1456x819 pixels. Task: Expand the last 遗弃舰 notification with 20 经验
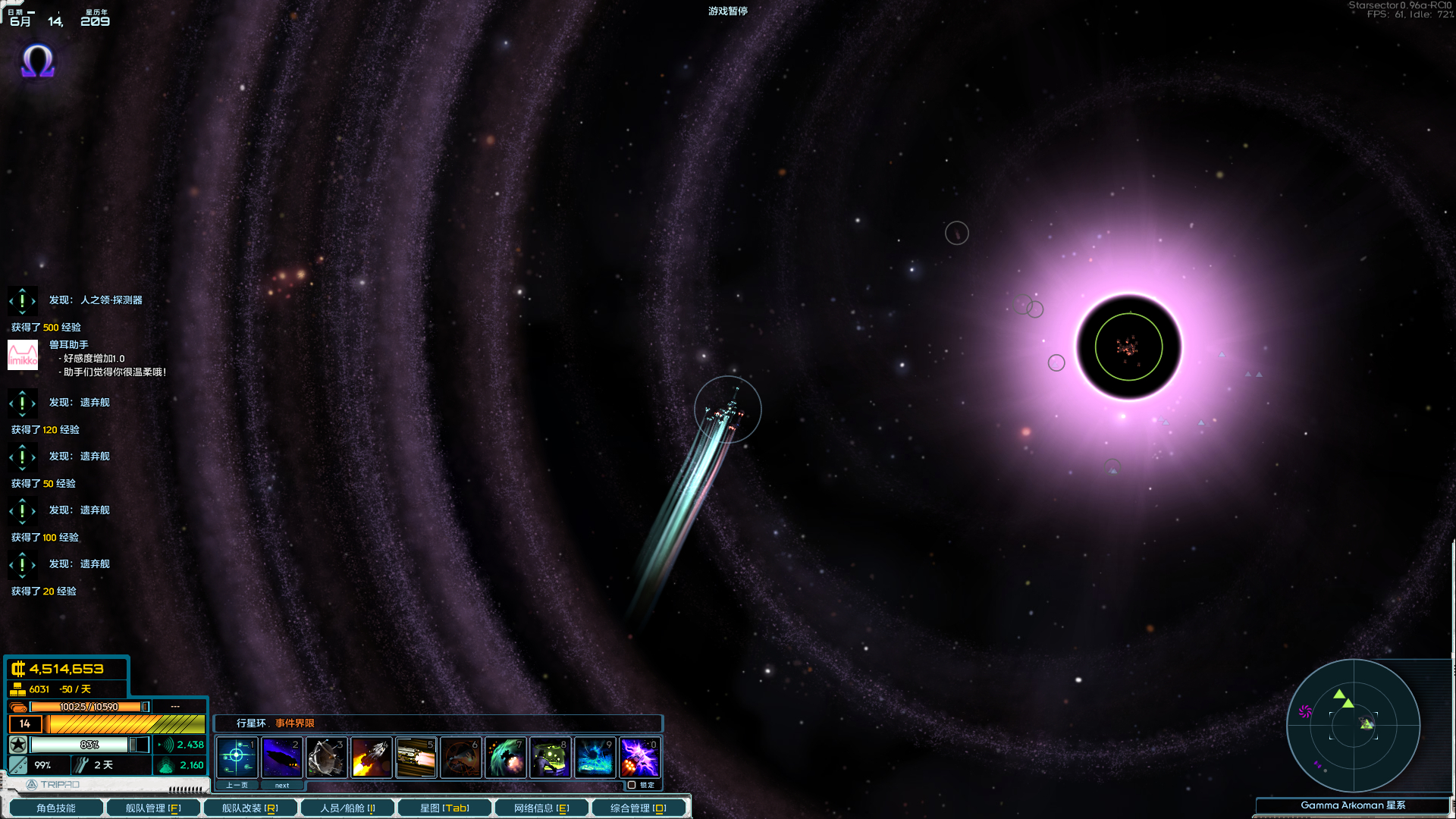pyautogui.click(x=23, y=564)
